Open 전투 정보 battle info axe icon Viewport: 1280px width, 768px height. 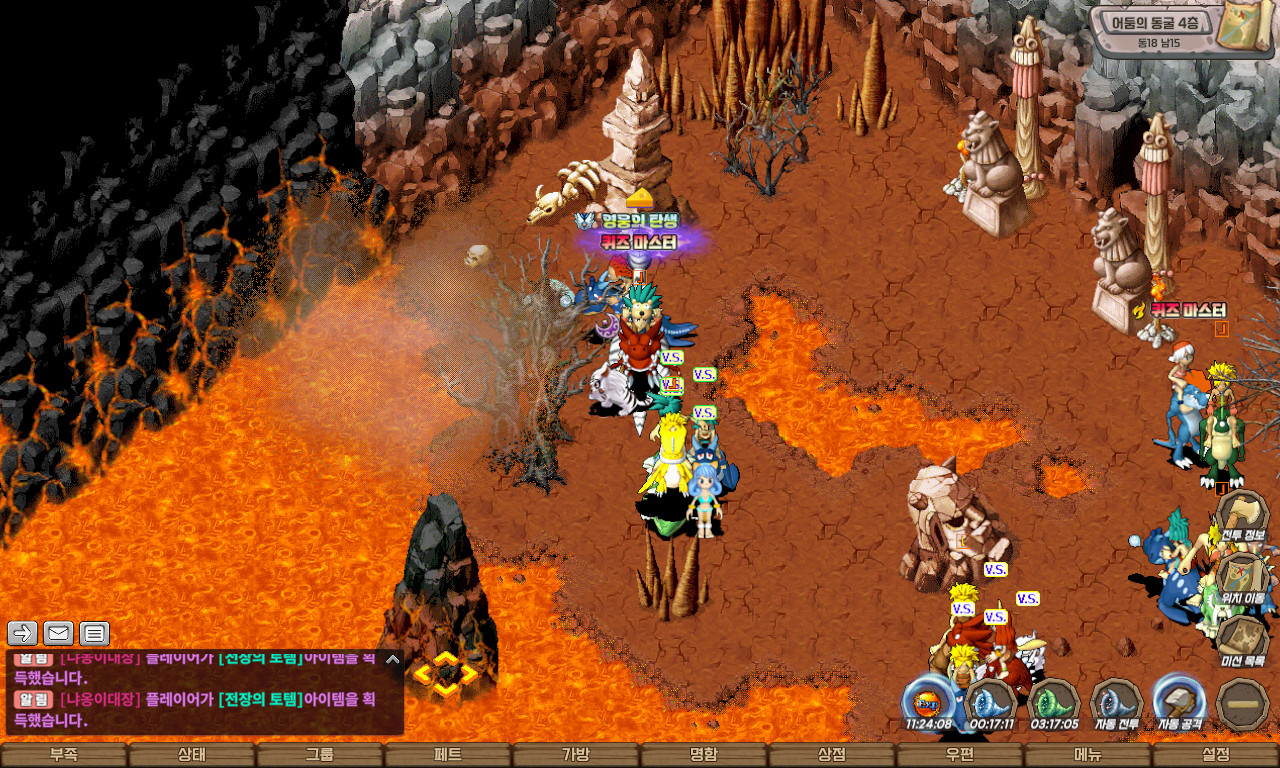(x=1243, y=515)
